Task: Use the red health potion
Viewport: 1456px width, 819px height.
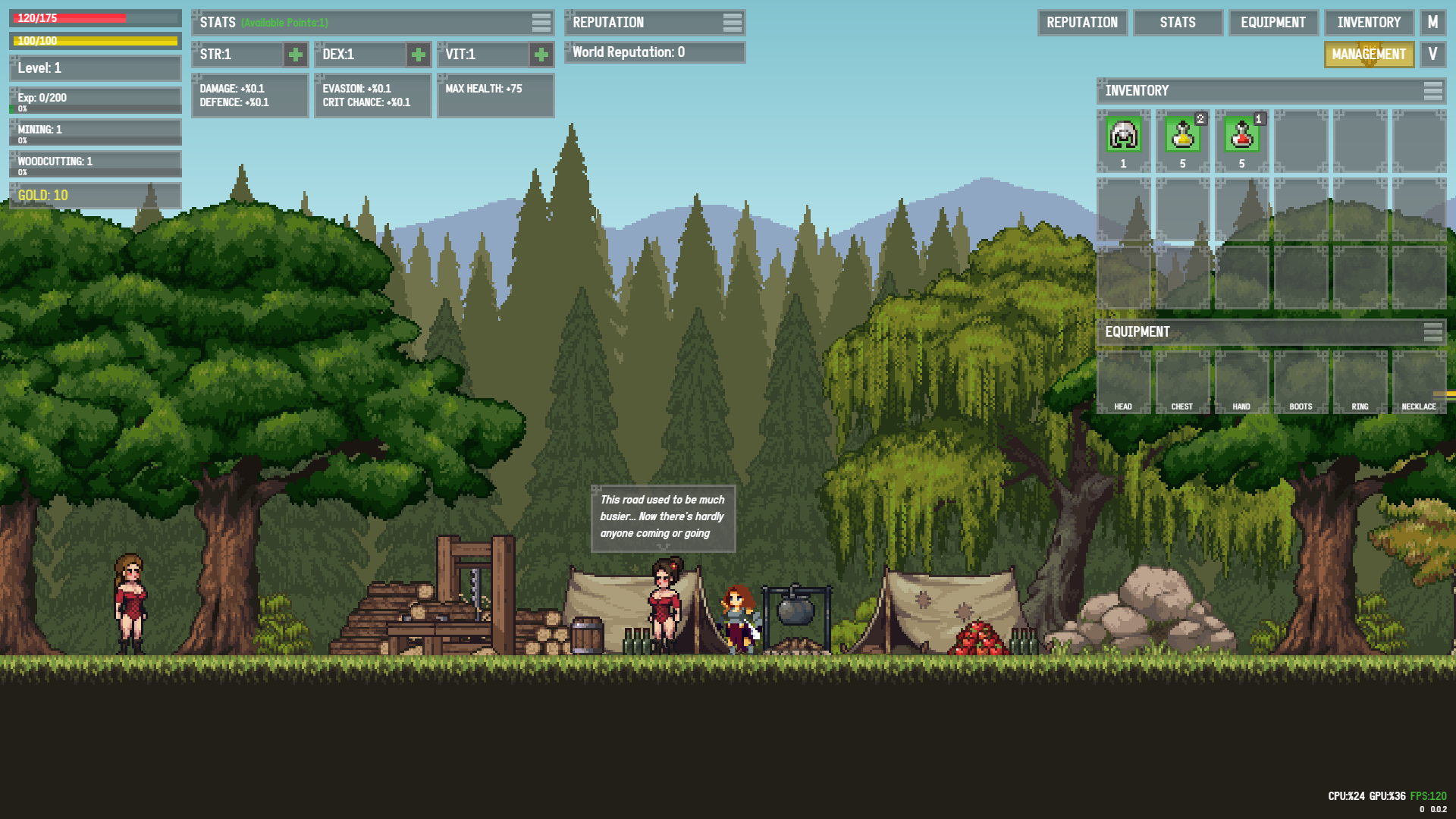Action: pyautogui.click(x=1241, y=136)
